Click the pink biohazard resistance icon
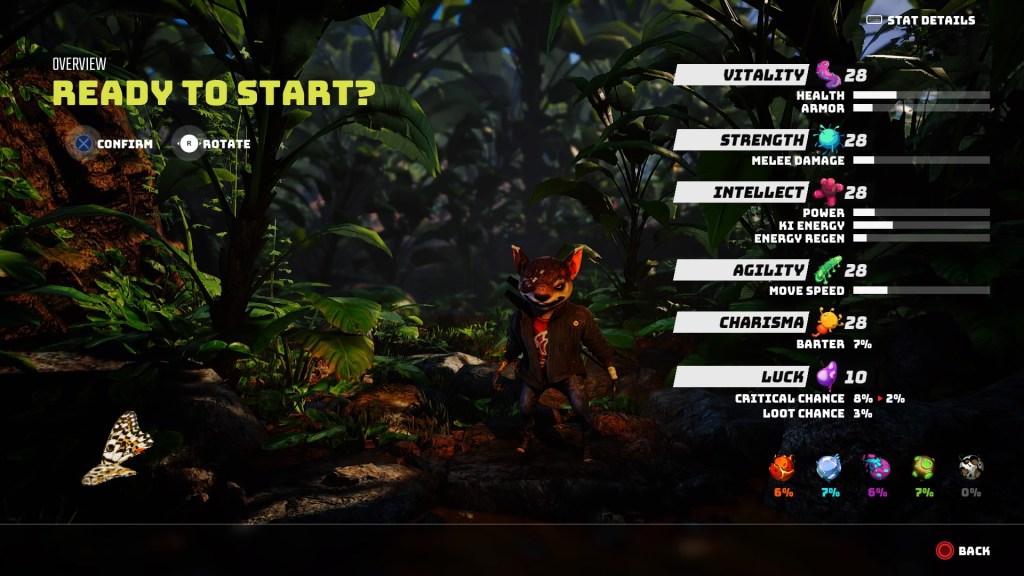Screen dimensions: 1024x576 (877, 467)
